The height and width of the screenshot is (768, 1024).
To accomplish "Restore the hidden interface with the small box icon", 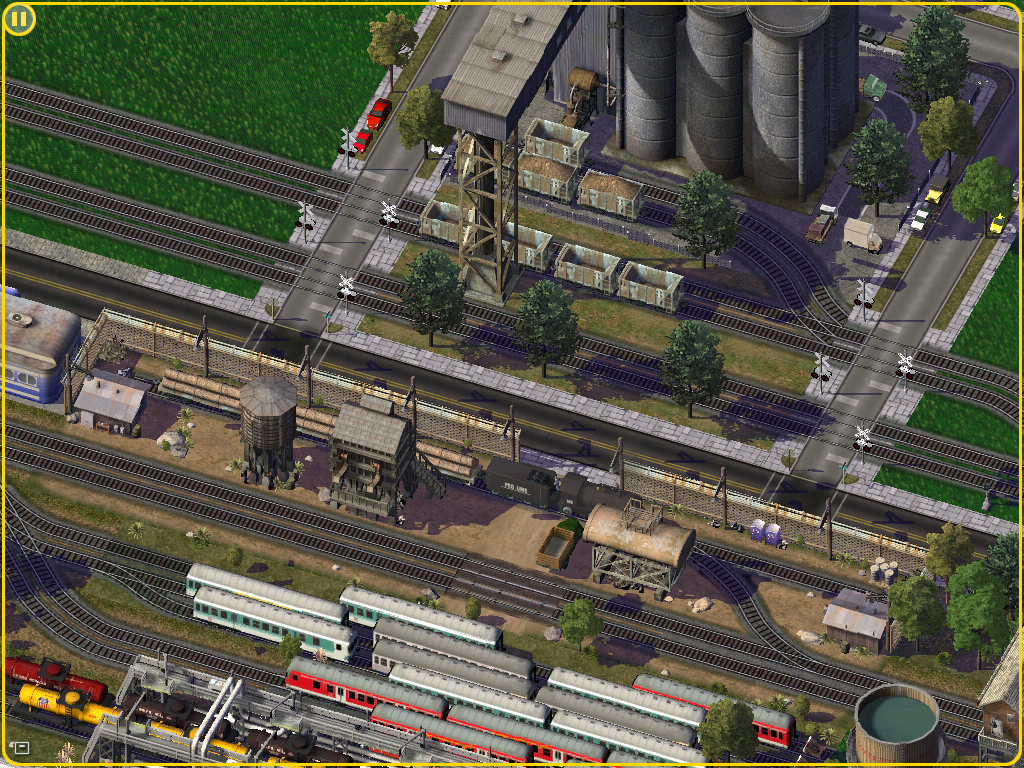I will 20,747.
